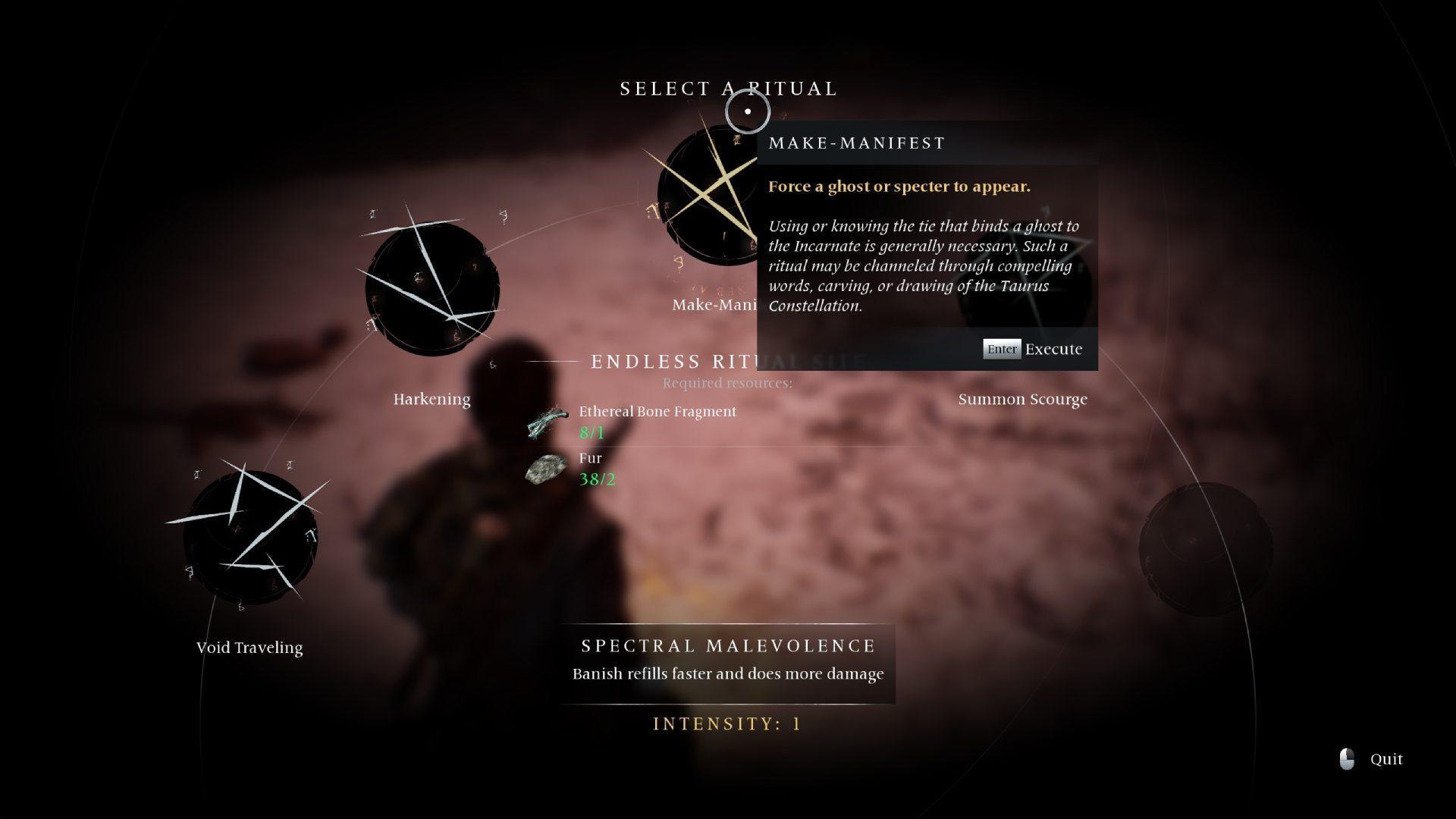Choose the Void Traveling ritual
1456x819 pixels.
pos(249,537)
